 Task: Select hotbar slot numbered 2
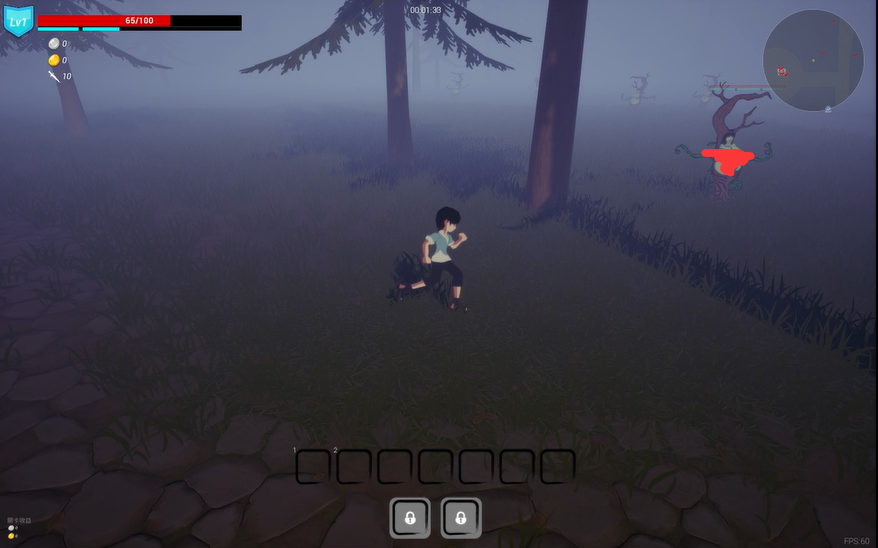tap(353, 466)
